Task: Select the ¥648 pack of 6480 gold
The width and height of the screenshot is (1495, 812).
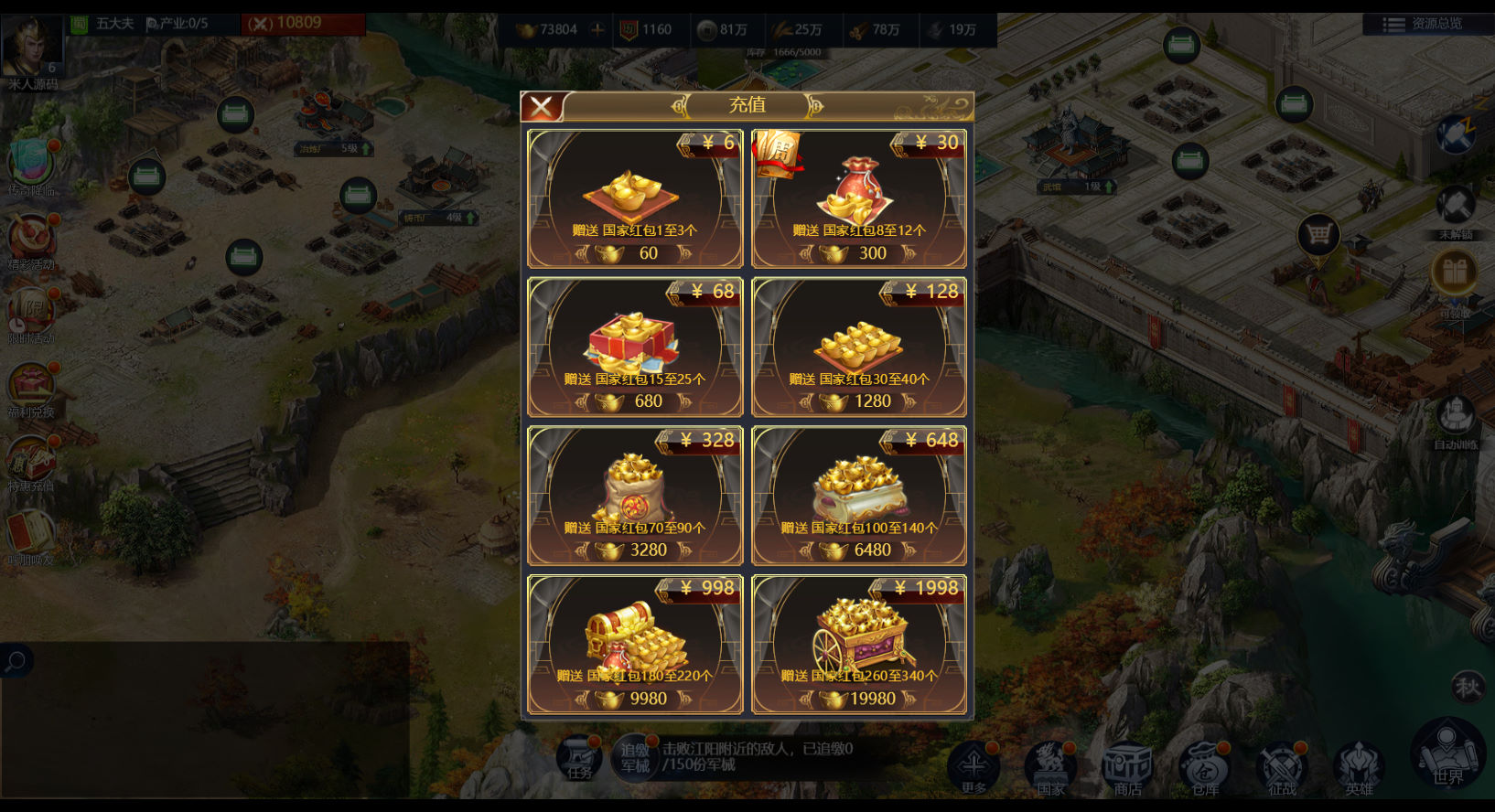Action: (x=859, y=496)
